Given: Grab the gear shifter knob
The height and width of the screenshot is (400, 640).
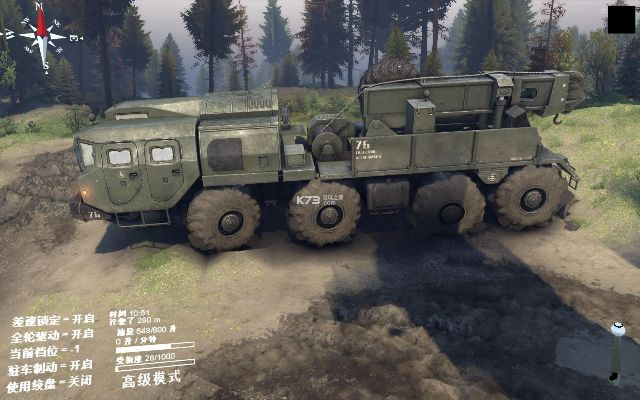Looking at the screenshot, I should (x=617, y=329).
